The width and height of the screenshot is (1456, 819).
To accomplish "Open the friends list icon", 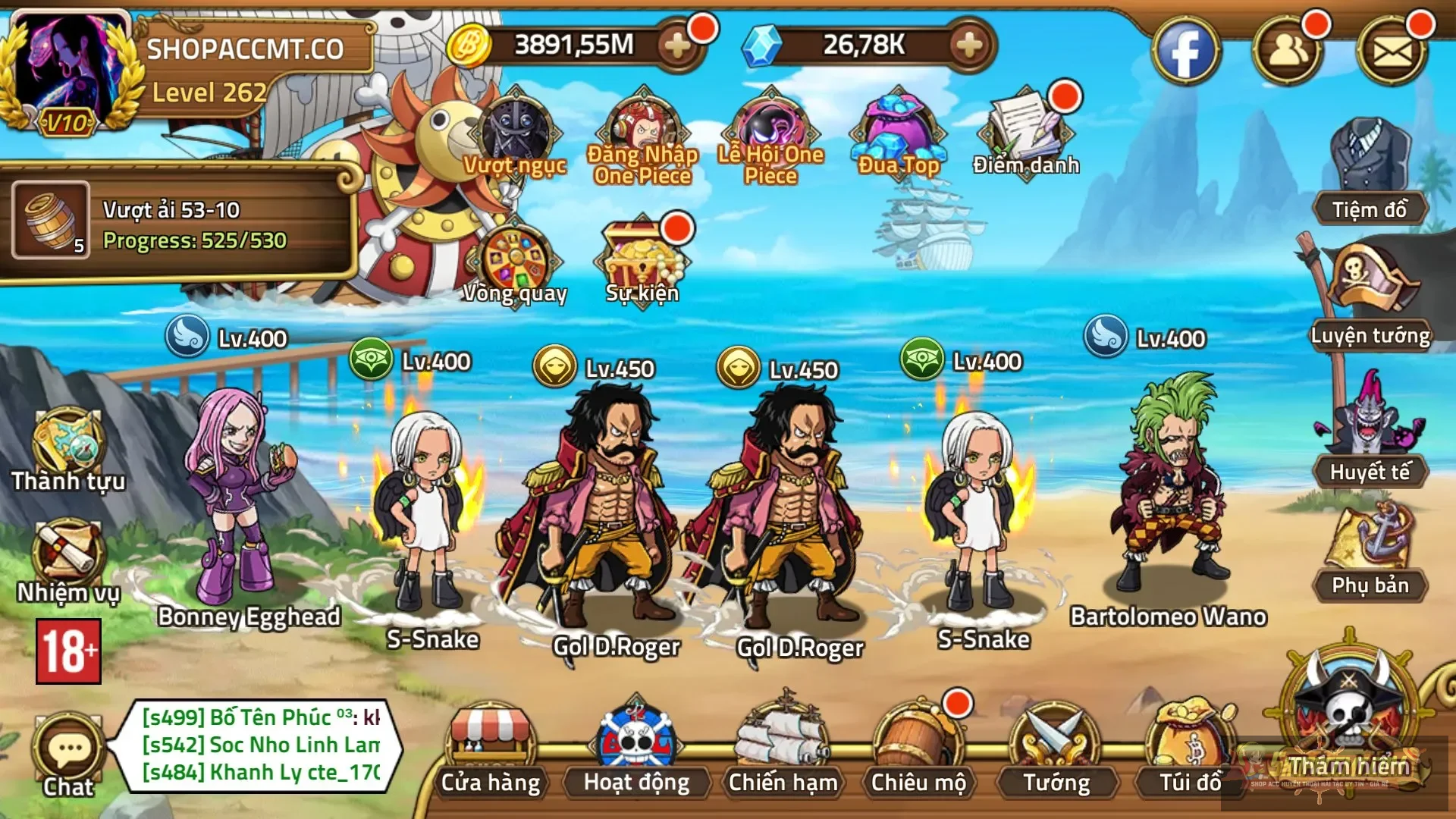I will 1287,52.
